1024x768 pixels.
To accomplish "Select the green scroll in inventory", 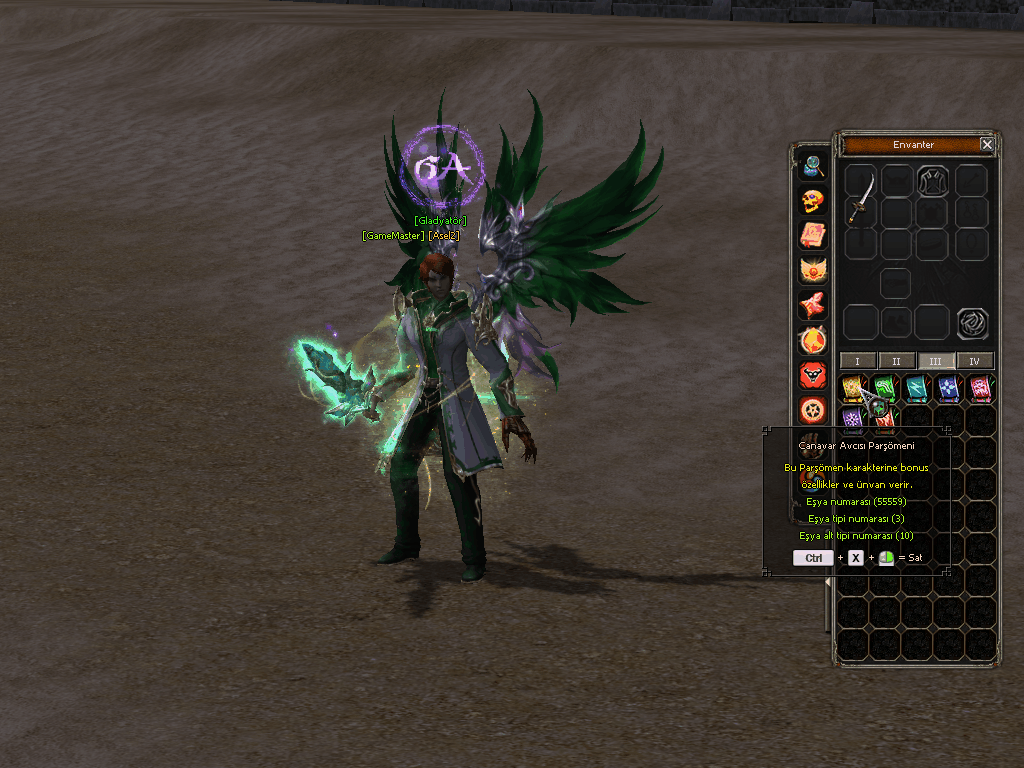I will 885,388.
